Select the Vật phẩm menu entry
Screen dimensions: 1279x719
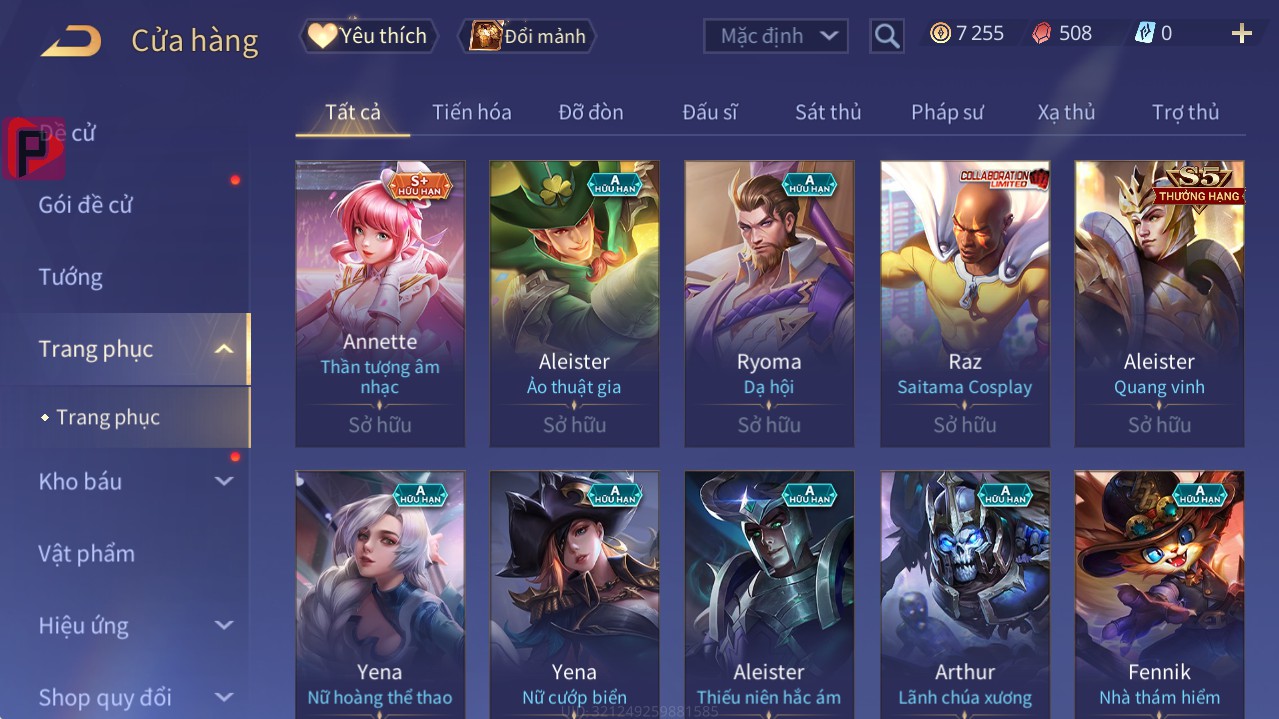coord(87,553)
